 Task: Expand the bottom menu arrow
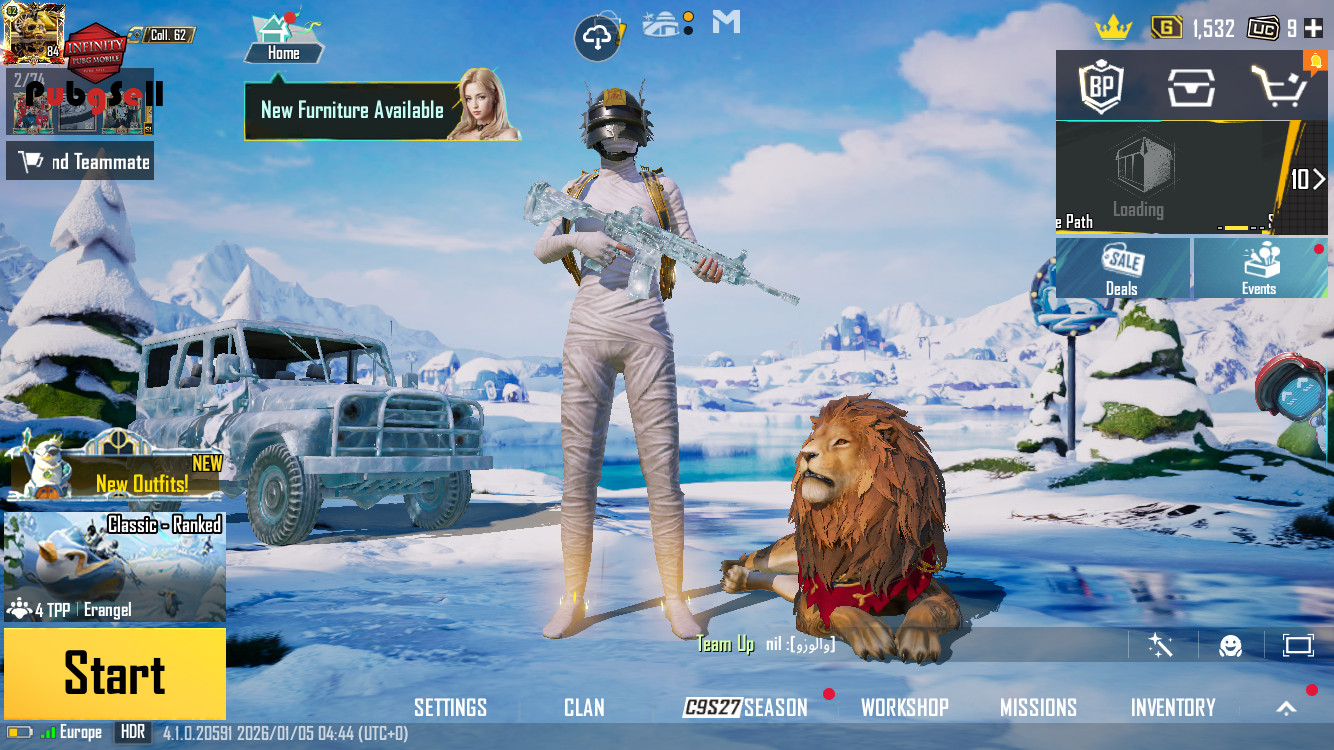pyautogui.click(x=1287, y=708)
